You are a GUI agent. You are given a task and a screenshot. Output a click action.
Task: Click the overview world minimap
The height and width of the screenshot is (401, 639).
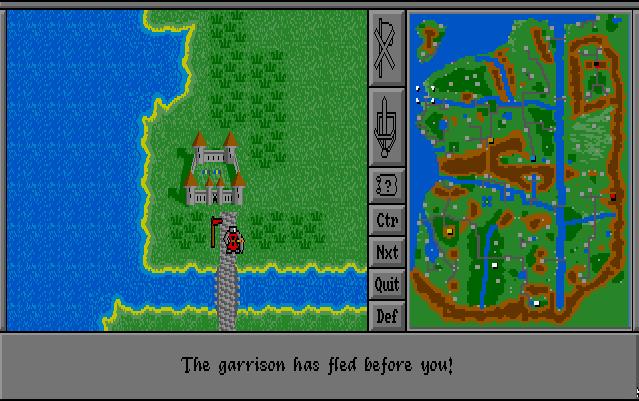(x=518, y=170)
